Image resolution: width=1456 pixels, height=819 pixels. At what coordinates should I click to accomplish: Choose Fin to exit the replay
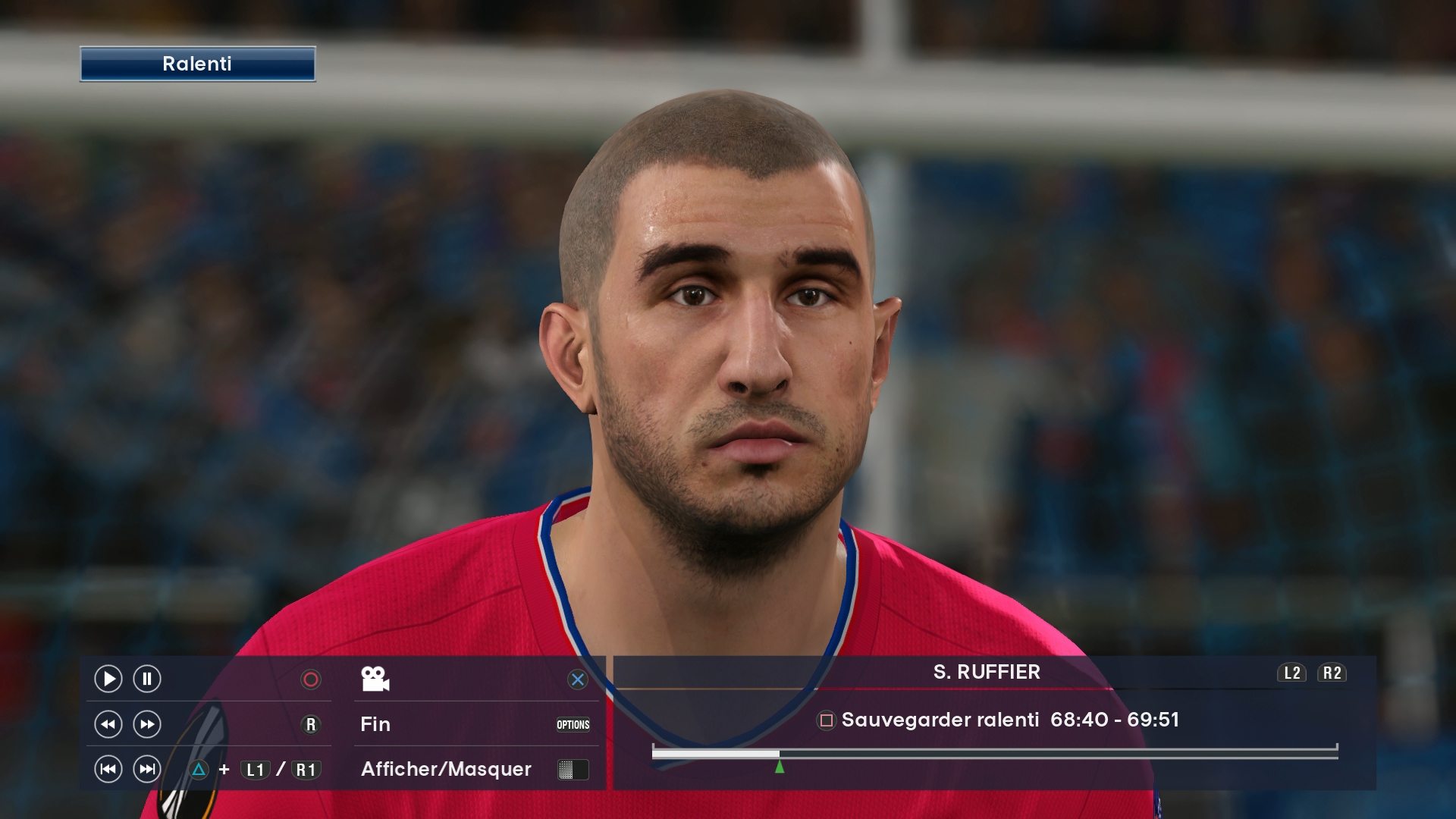point(375,725)
